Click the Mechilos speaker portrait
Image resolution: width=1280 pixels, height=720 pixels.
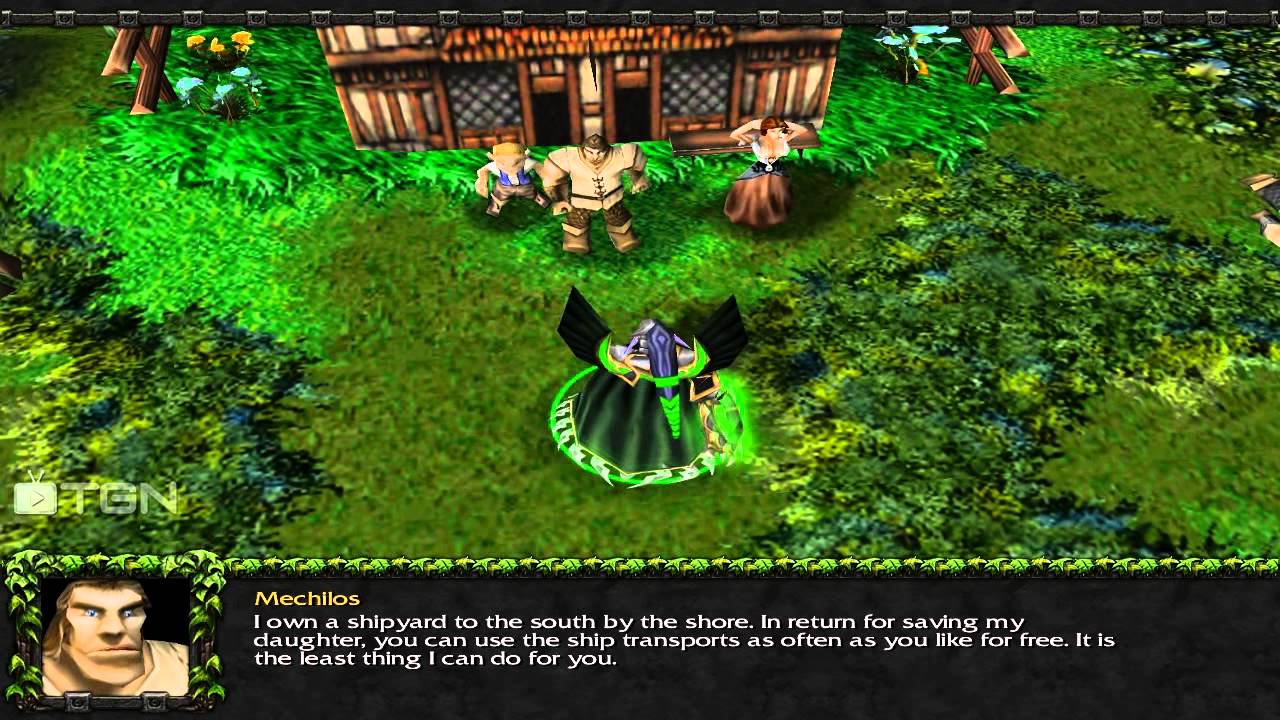[x=114, y=636]
